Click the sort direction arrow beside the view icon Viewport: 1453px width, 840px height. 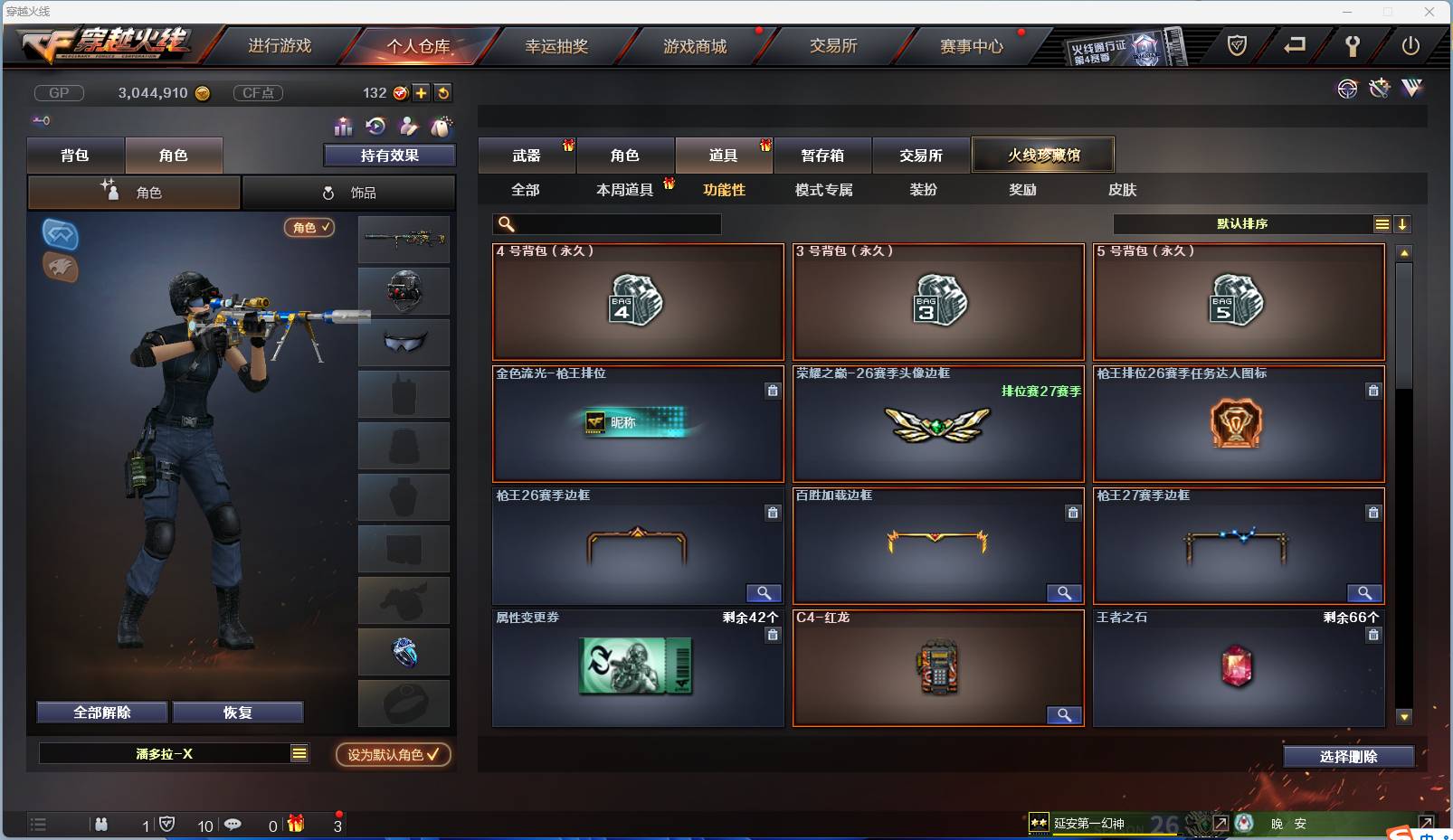tap(1403, 223)
